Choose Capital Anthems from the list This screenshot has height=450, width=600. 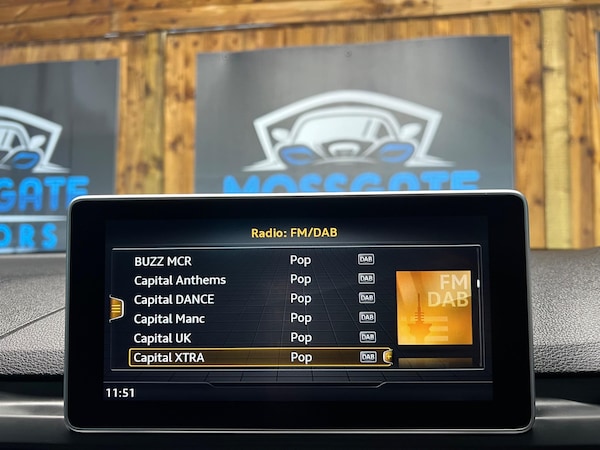click(180, 280)
